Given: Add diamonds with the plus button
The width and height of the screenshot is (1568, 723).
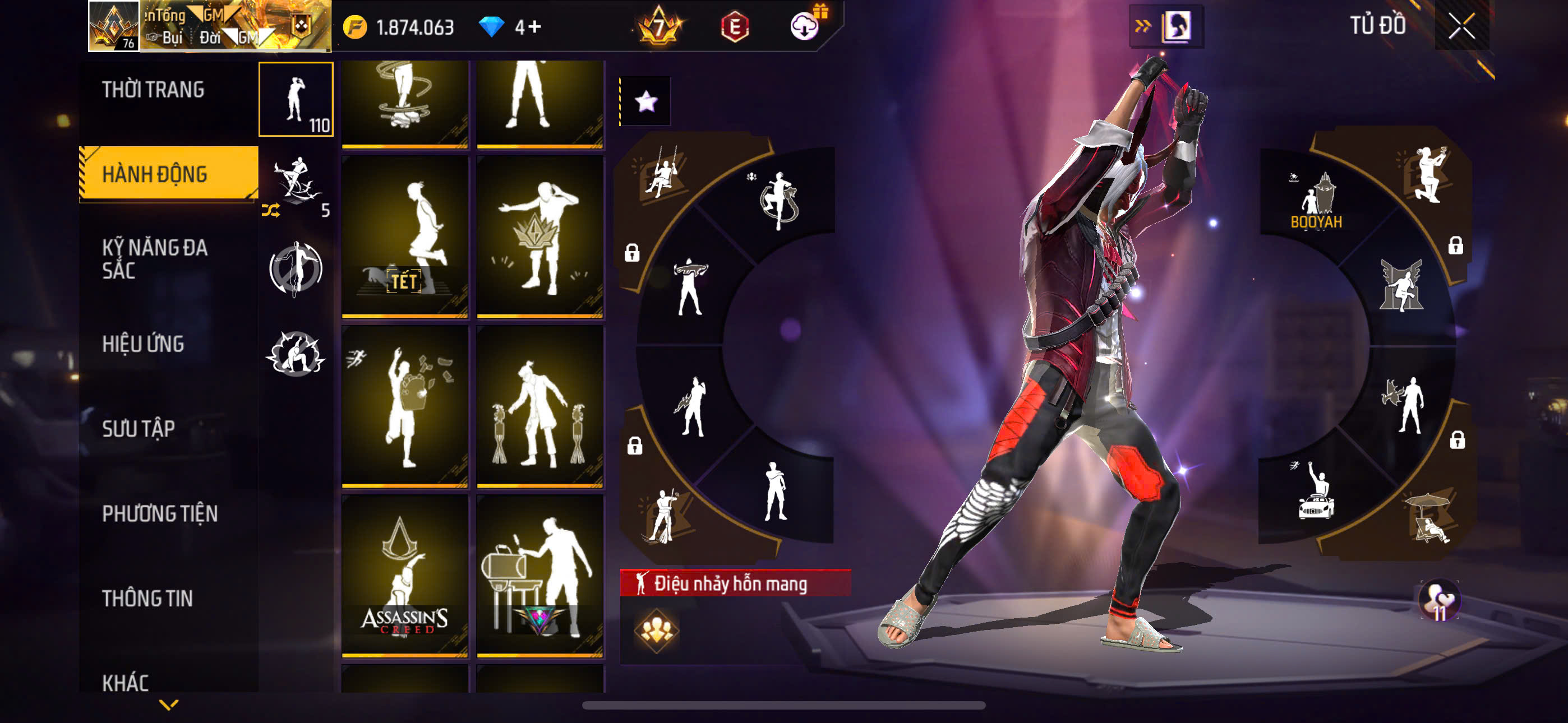Looking at the screenshot, I should pyautogui.click(x=535, y=27).
